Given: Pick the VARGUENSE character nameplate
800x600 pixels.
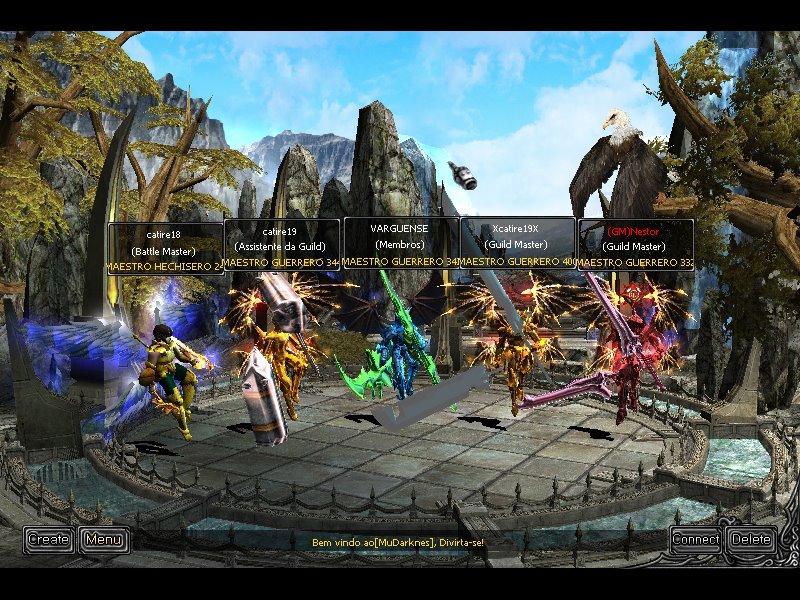Looking at the screenshot, I should click(x=401, y=244).
